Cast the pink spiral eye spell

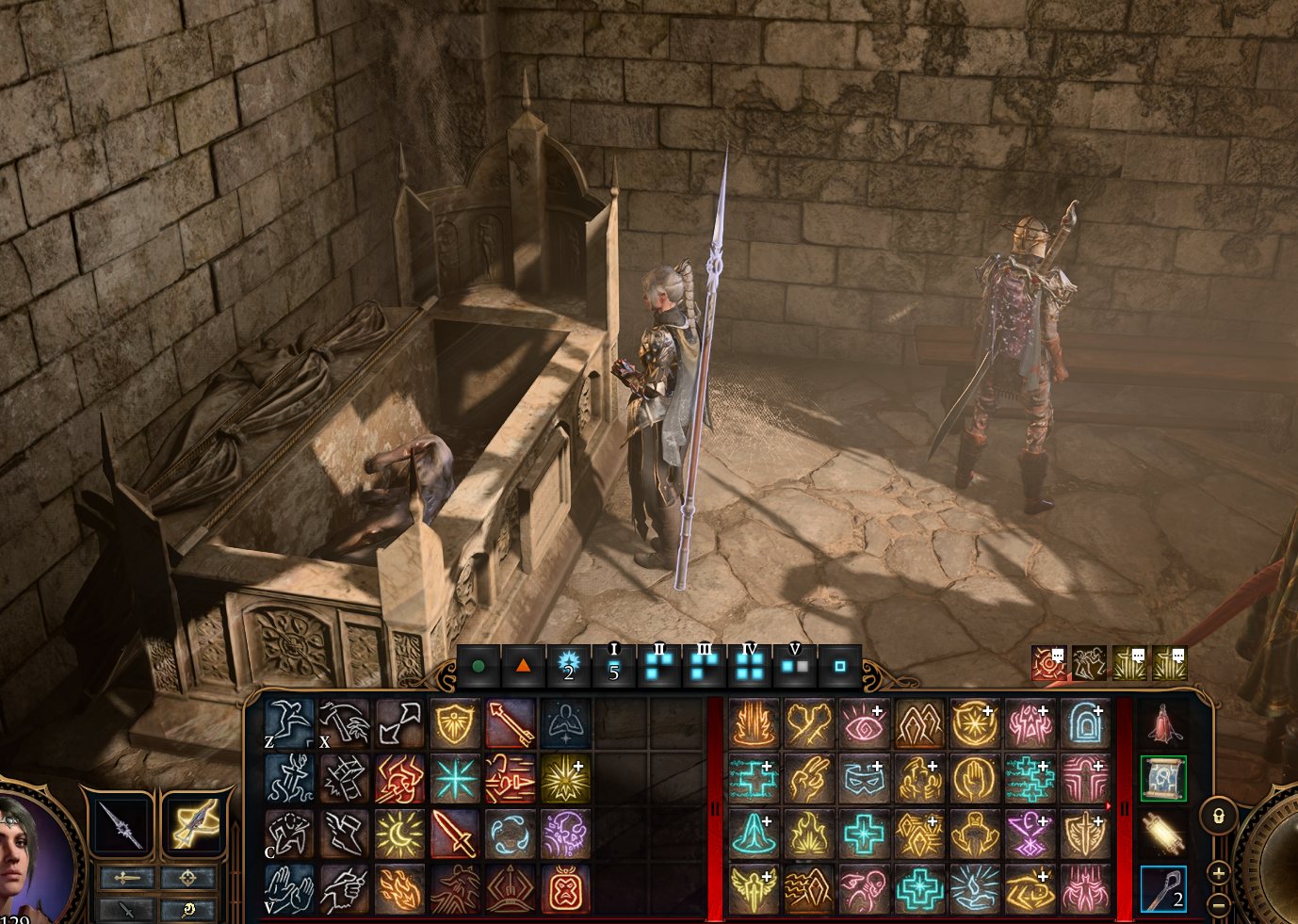pyautogui.click(x=864, y=723)
